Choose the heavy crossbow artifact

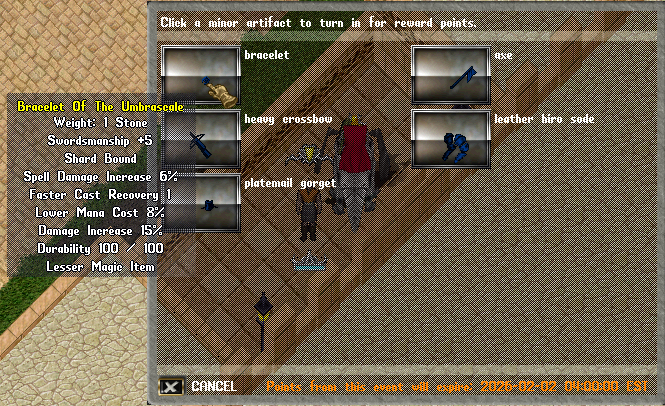tap(201, 139)
